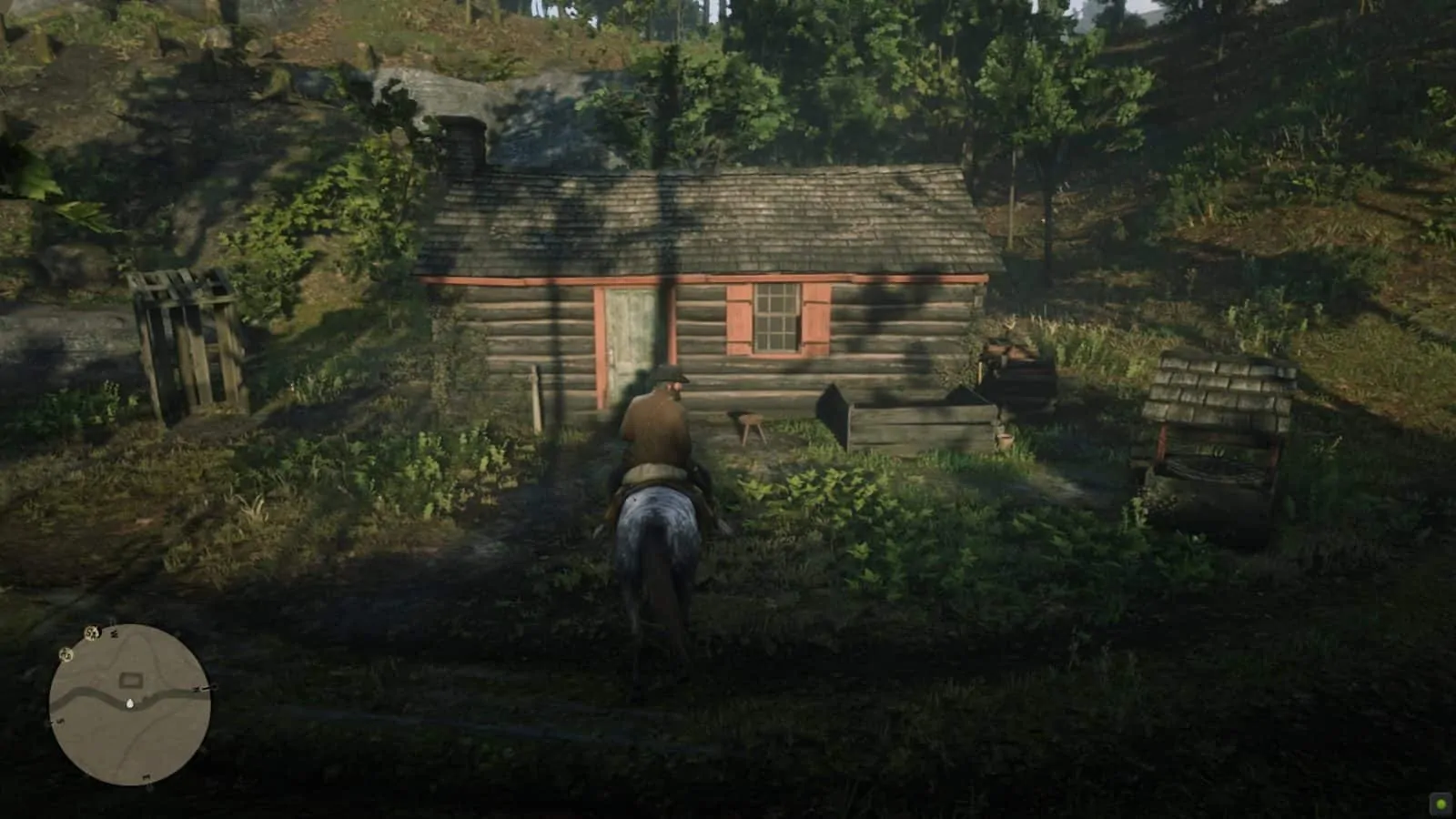
Task: Click the building square shown on the minimap
Action: (x=130, y=679)
